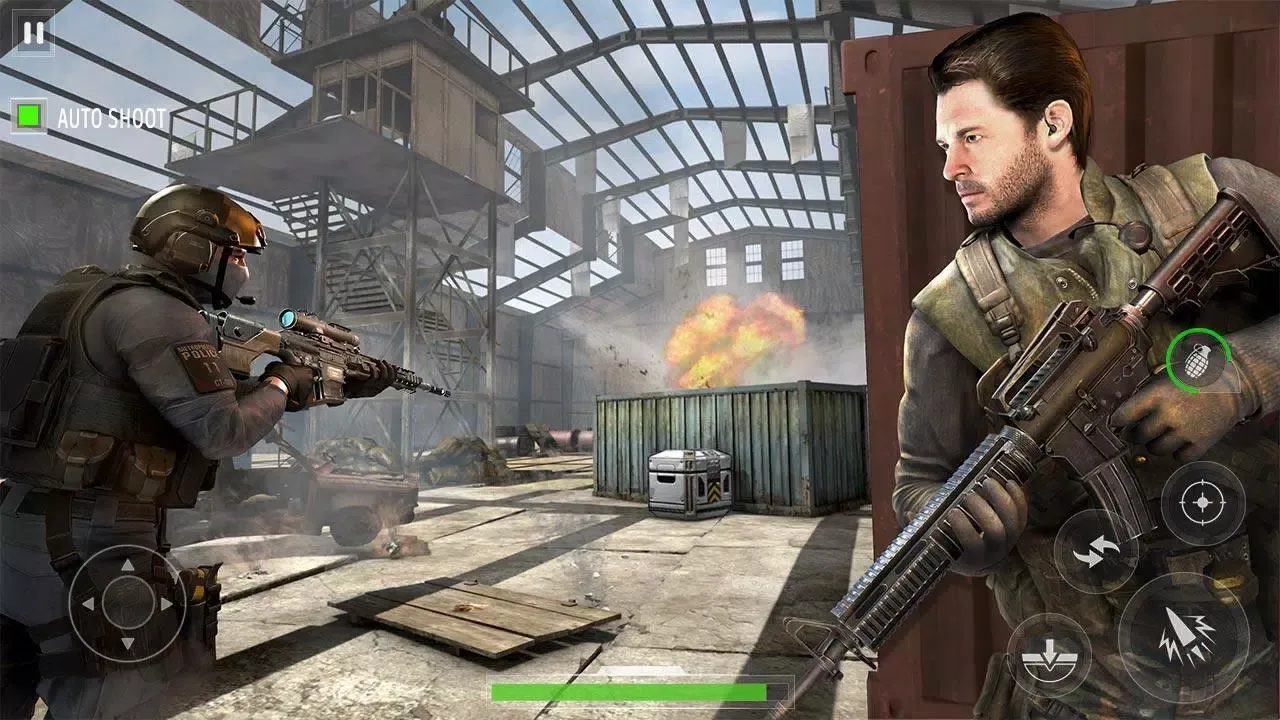Image resolution: width=1280 pixels, height=720 pixels.
Task: Tap the AUTO SHOOT label text
Action: [x=113, y=118]
